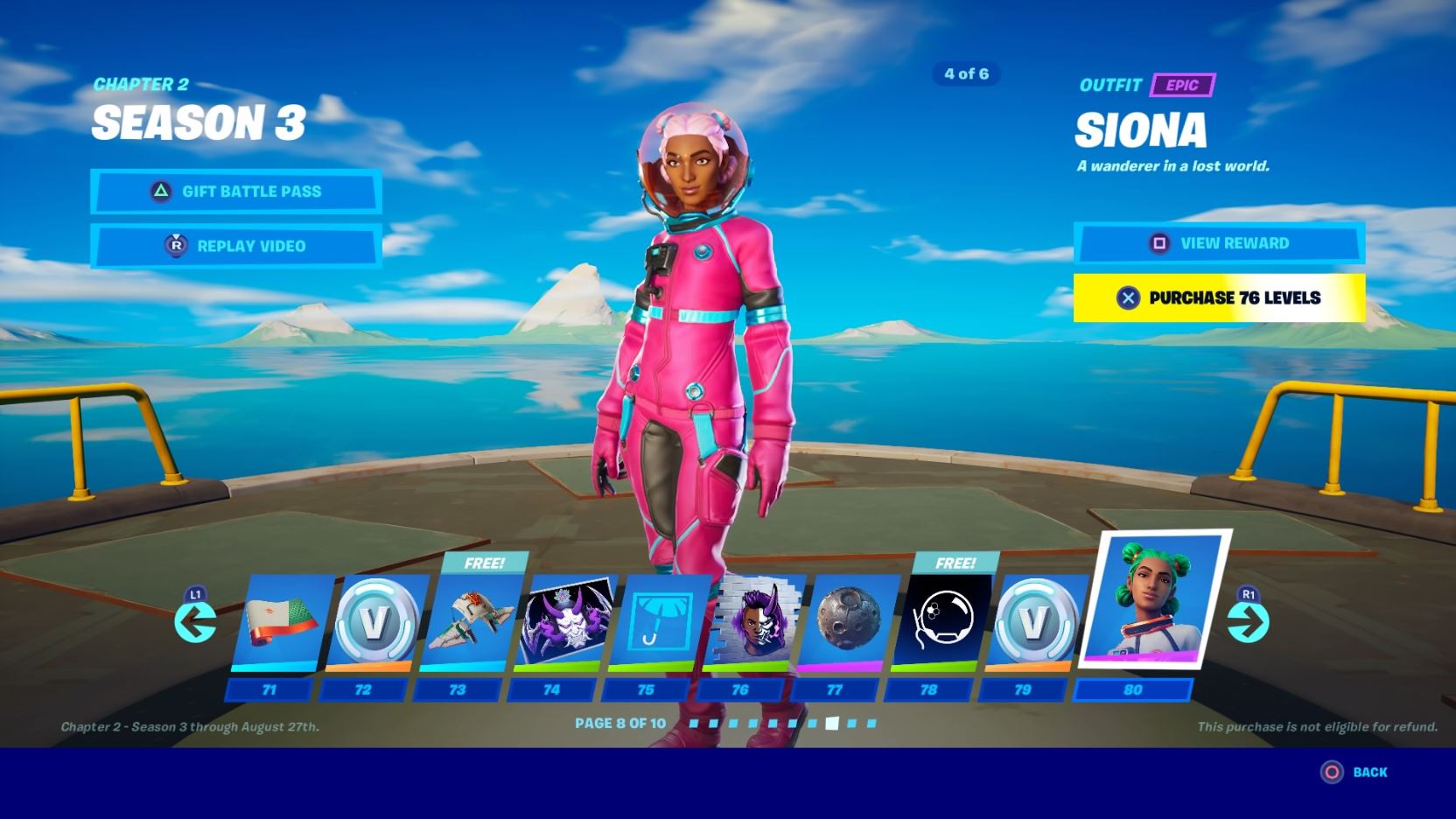The image size is (1456, 819).
Task: Click View Reward for Siona
Action: click(x=1221, y=244)
